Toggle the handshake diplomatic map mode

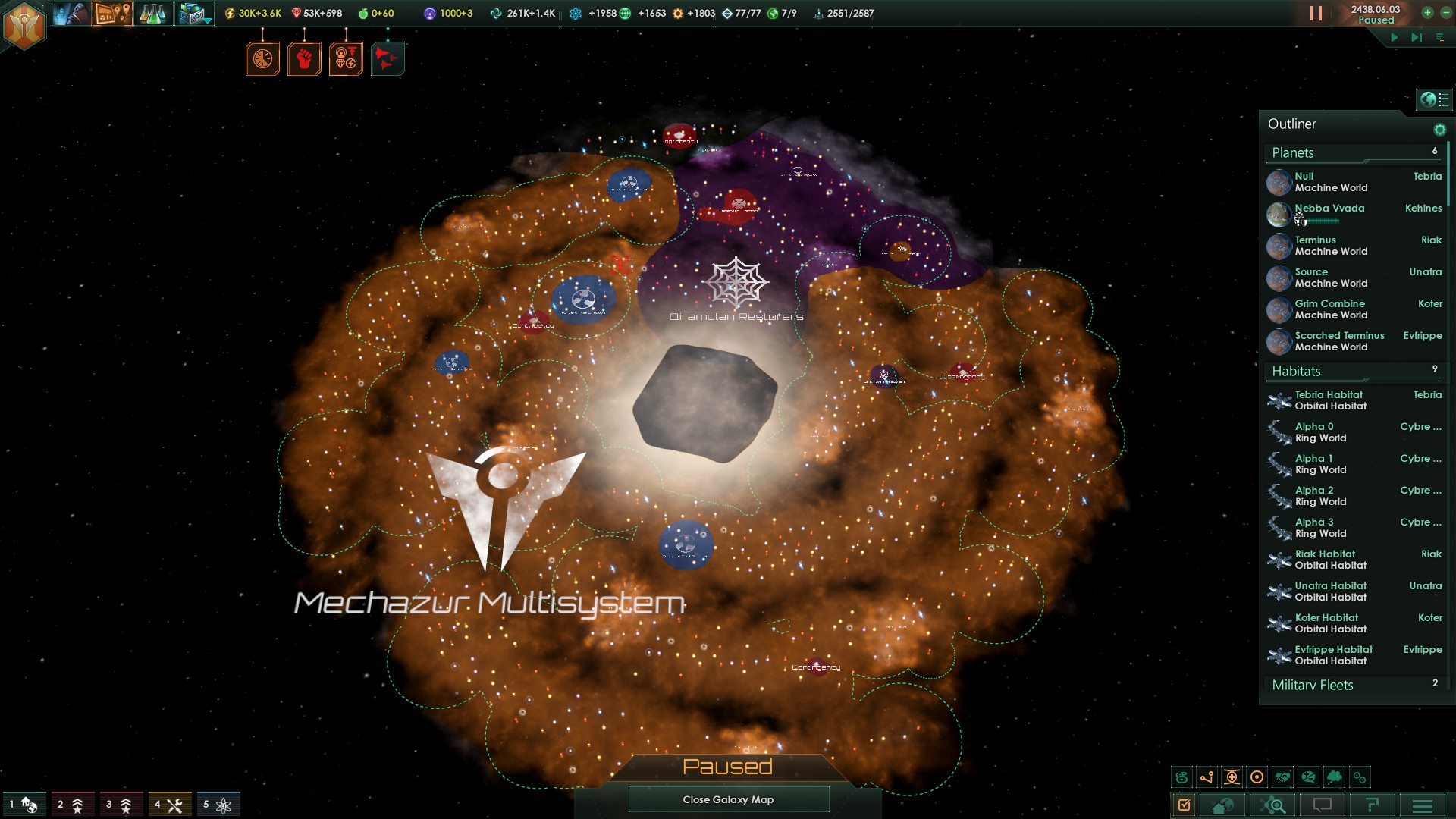(1283, 777)
